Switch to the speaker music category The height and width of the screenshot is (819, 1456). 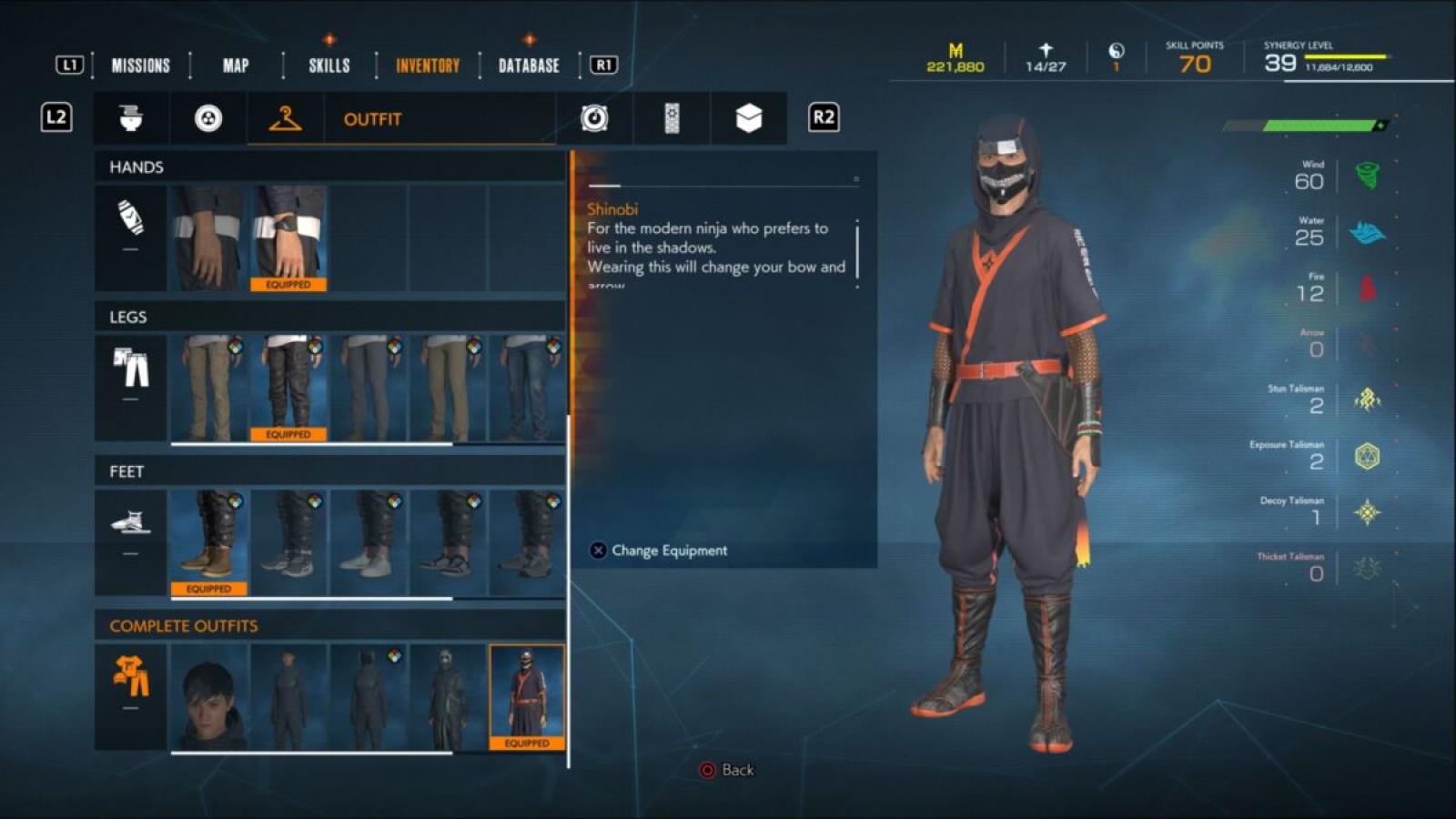point(594,118)
